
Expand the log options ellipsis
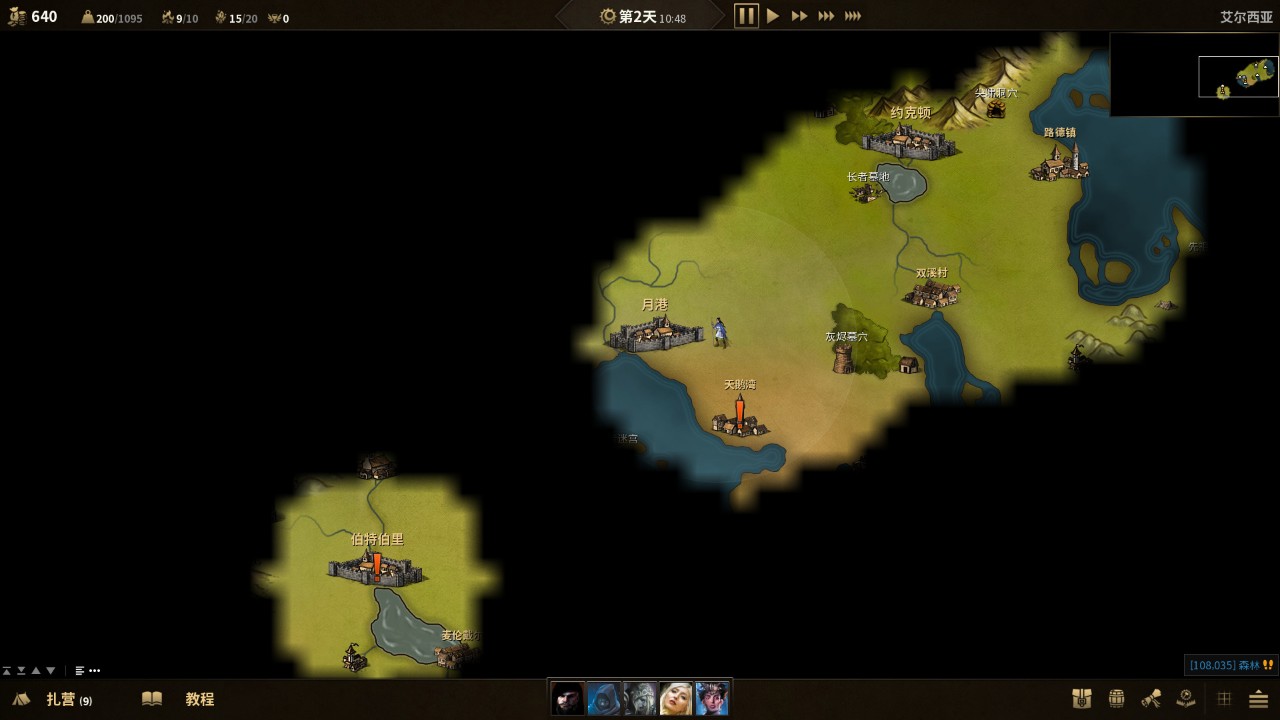click(x=95, y=671)
